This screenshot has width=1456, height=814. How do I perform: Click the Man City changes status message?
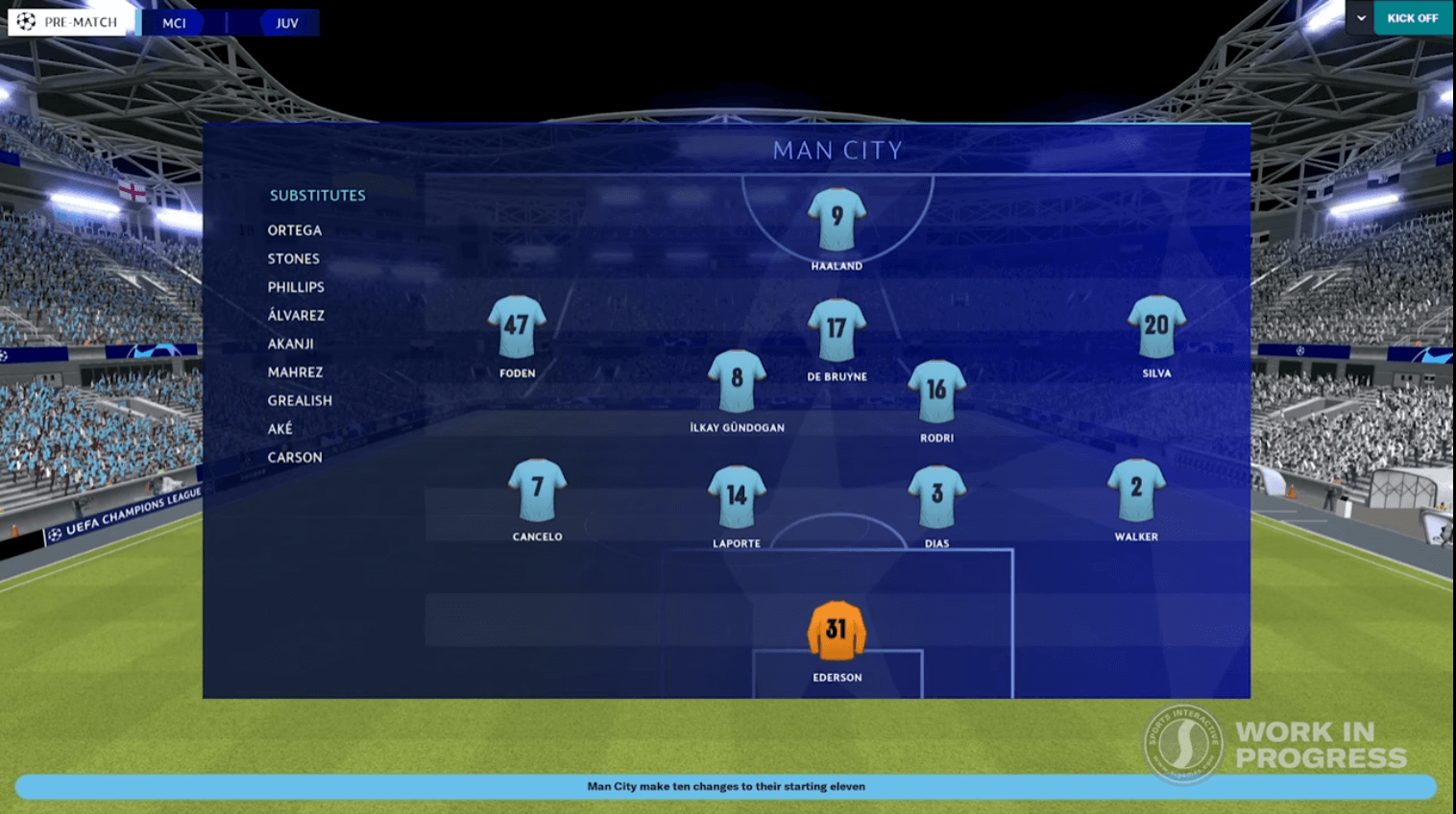(727, 786)
